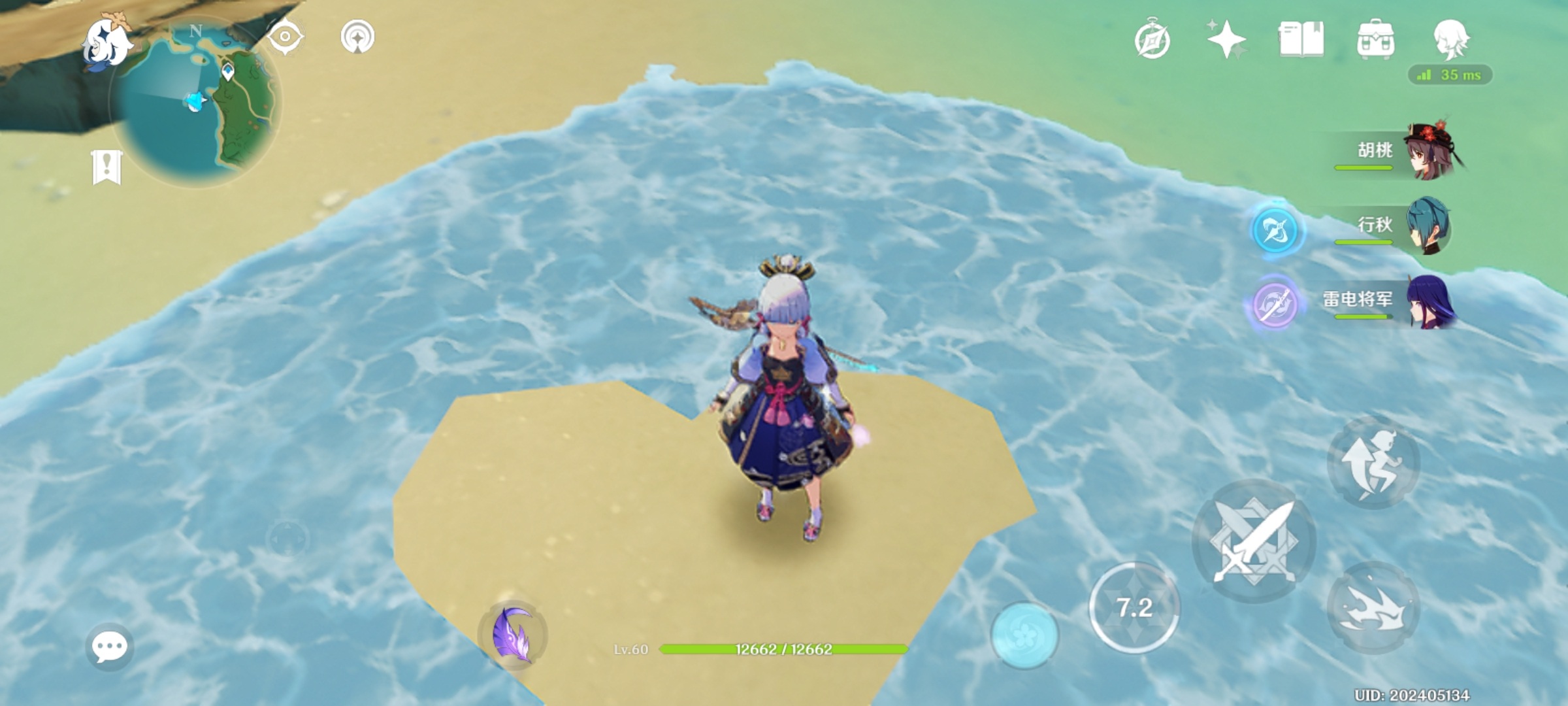Trigger 雷电将军's elemental burst icon
Screen dimensions: 1568x706
click(1275, 305)
